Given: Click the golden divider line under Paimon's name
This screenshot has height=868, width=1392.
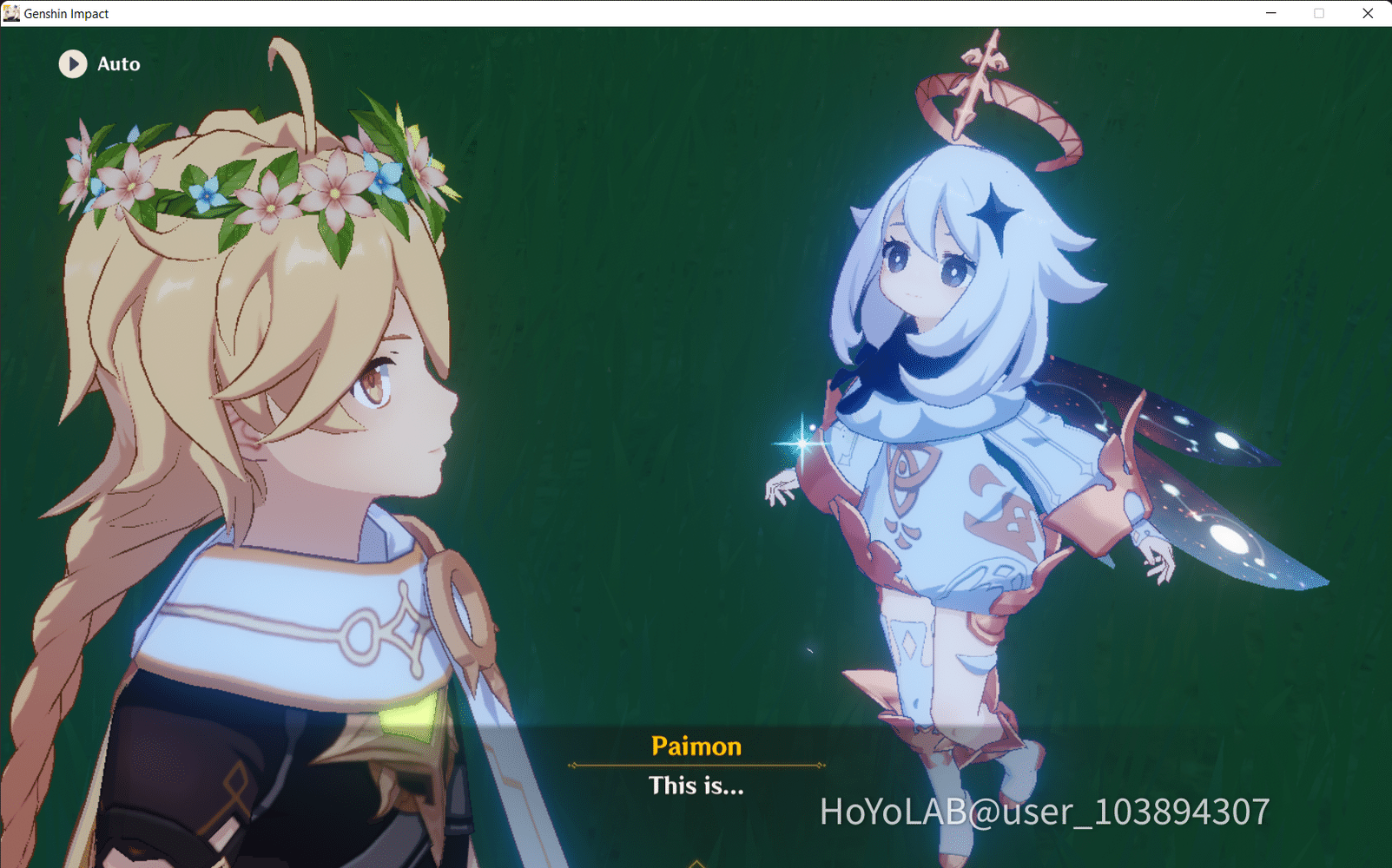Looking at the screenshot, I should pyautogui.click(x=696, y=764).
